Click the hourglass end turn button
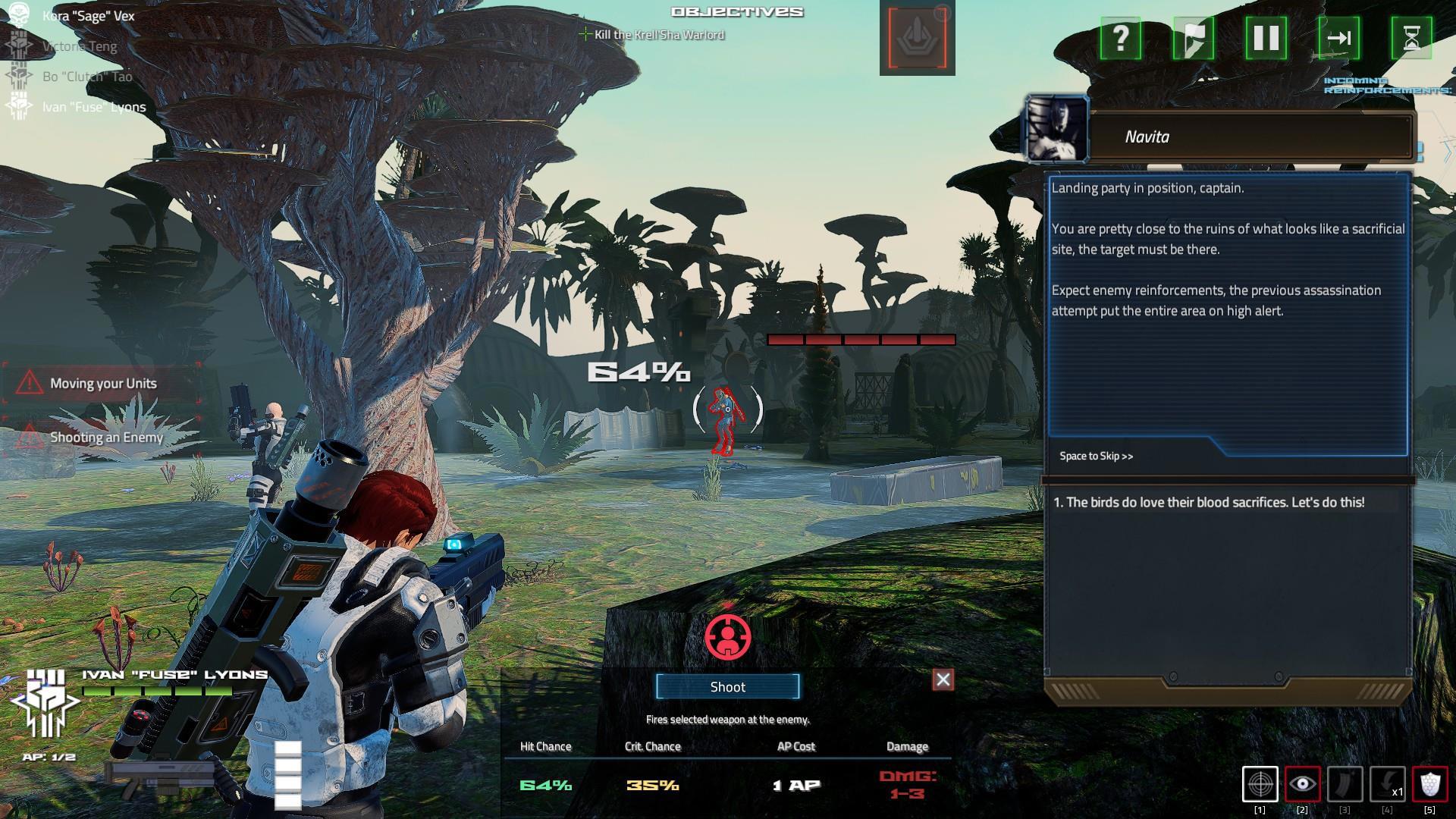Viewport: 1456px width, 819px height. coord(1411,38)
